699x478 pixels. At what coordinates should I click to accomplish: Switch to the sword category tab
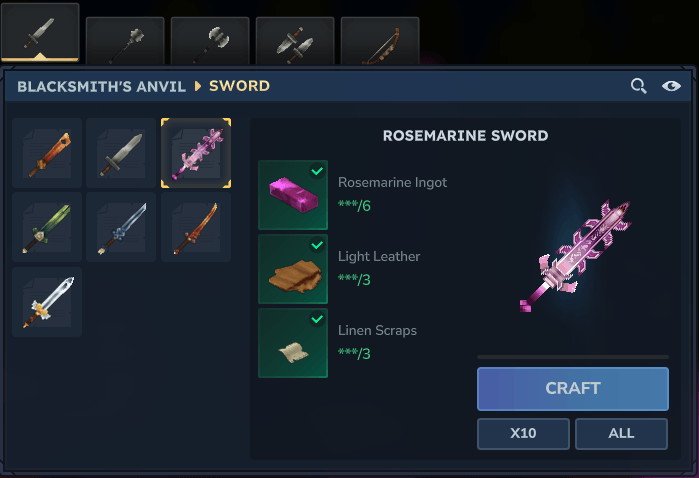[x=40, y=36]
